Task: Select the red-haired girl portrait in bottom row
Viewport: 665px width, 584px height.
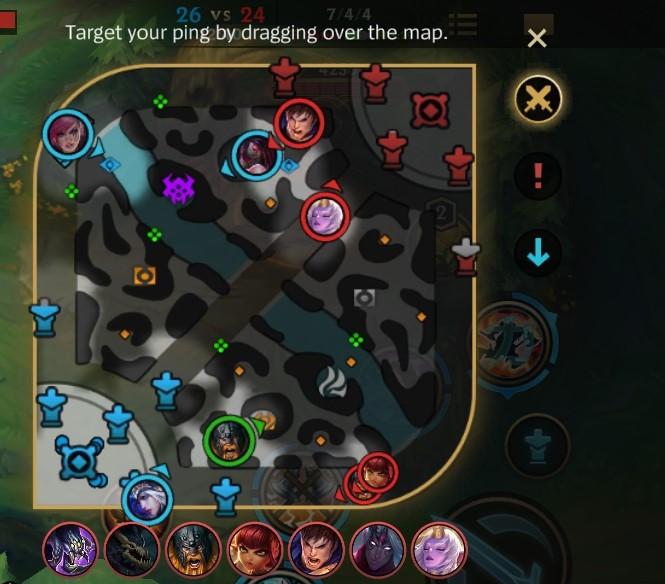Action: tap(253, 548)
